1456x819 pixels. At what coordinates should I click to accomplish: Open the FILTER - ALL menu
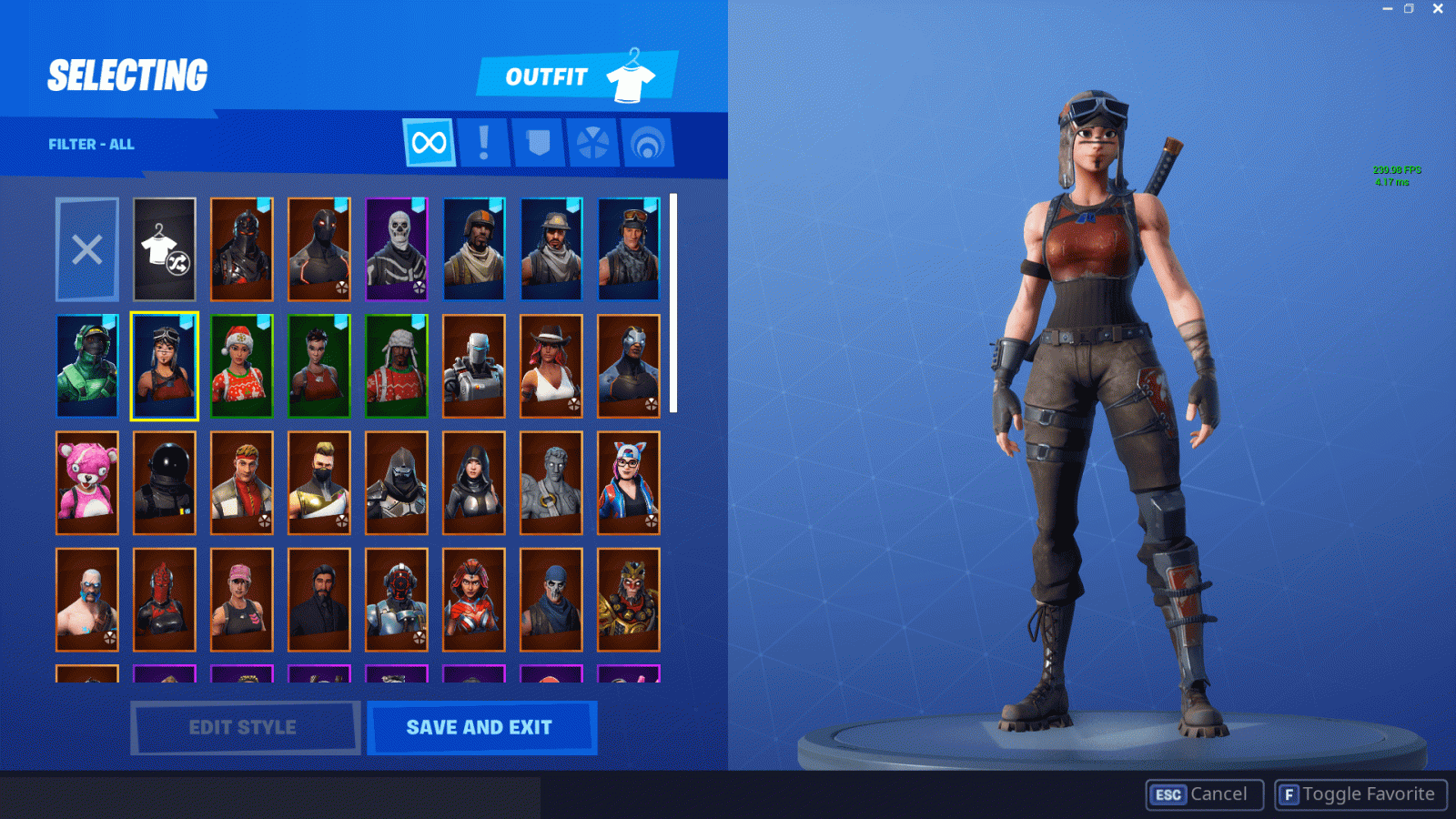91,144
